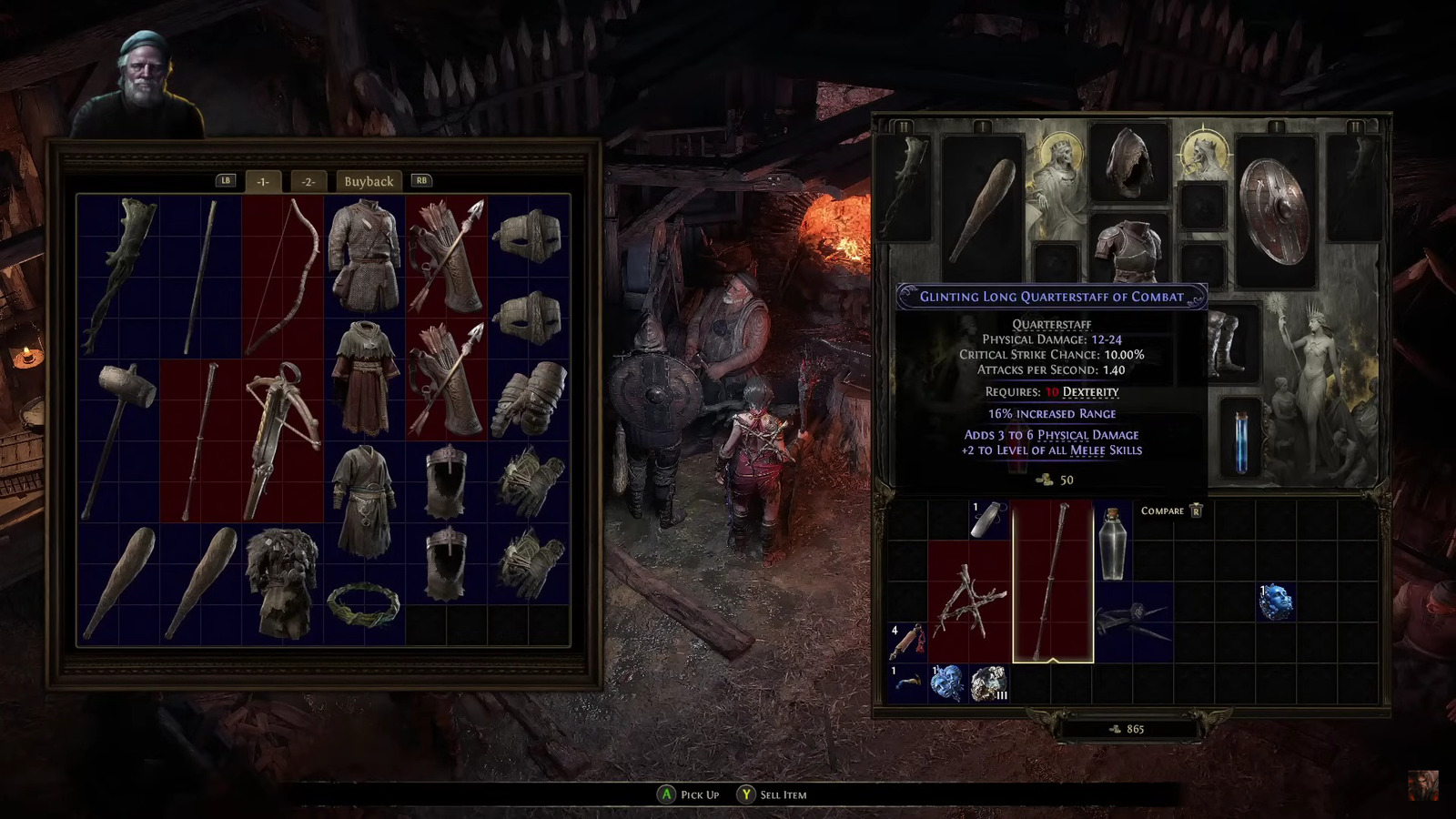Screen dimensions: 1456x819
Task: Select the shortbow in the vendor stock
Action: tap(282, 276)
